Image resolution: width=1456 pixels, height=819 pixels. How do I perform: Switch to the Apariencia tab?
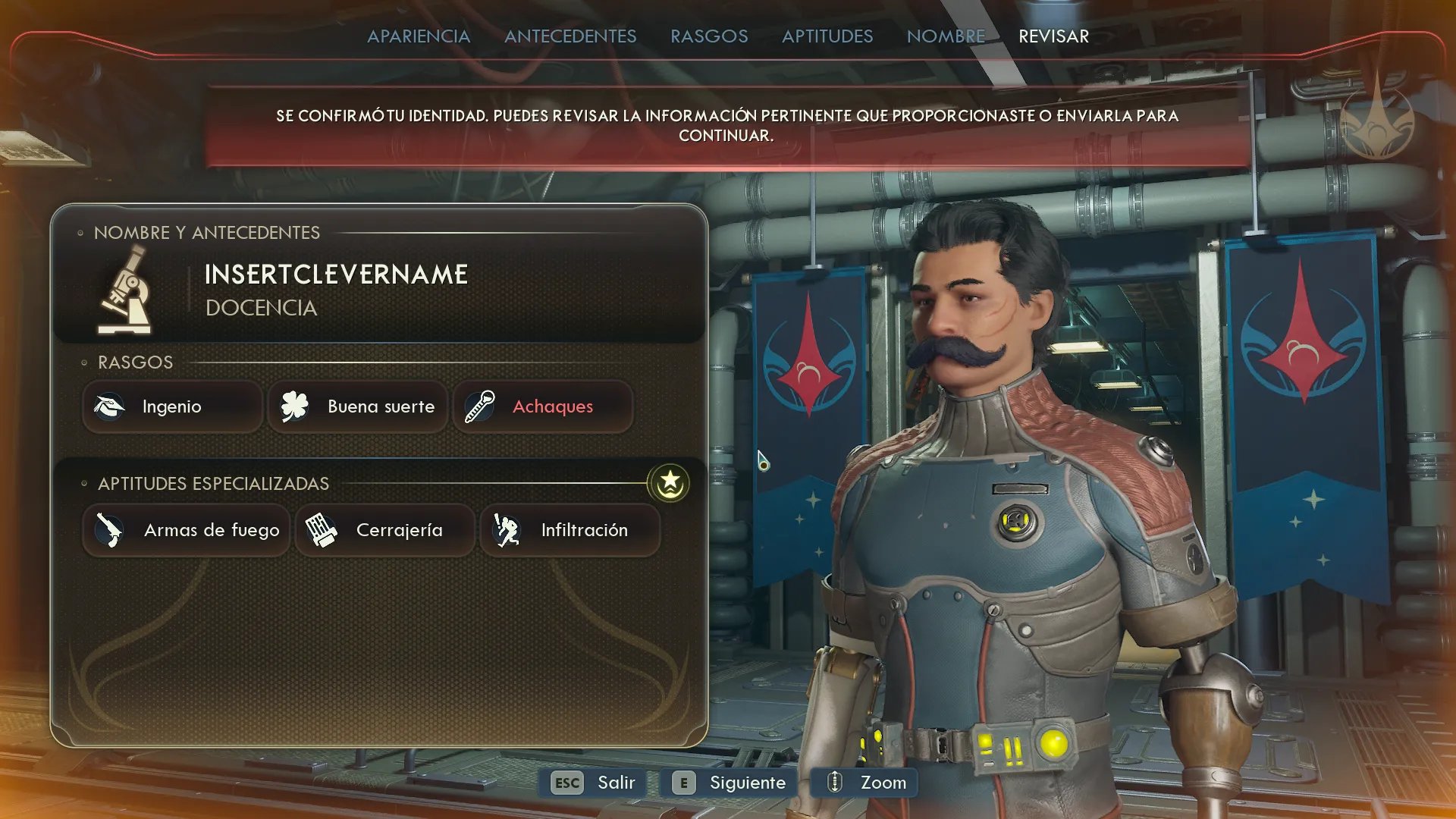pyautogui.click(x=419, y=36)
